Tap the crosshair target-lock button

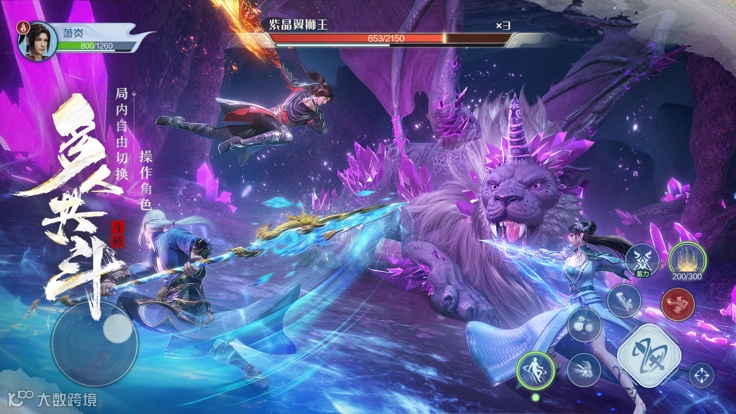point(701,375)
